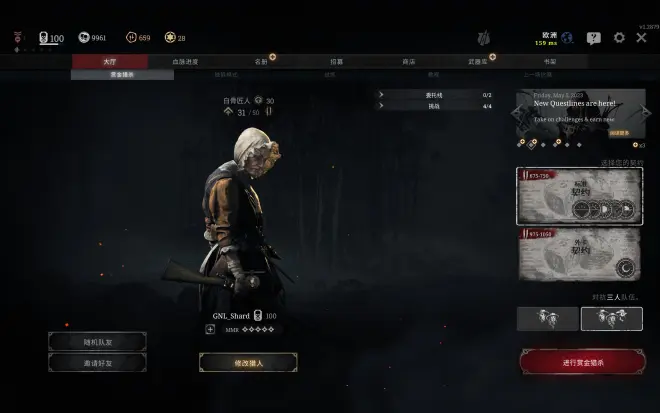This screenshot has height=413, width=660.
Task: Click 修改猎人 to change hunter
Action: tap(247, 362)
